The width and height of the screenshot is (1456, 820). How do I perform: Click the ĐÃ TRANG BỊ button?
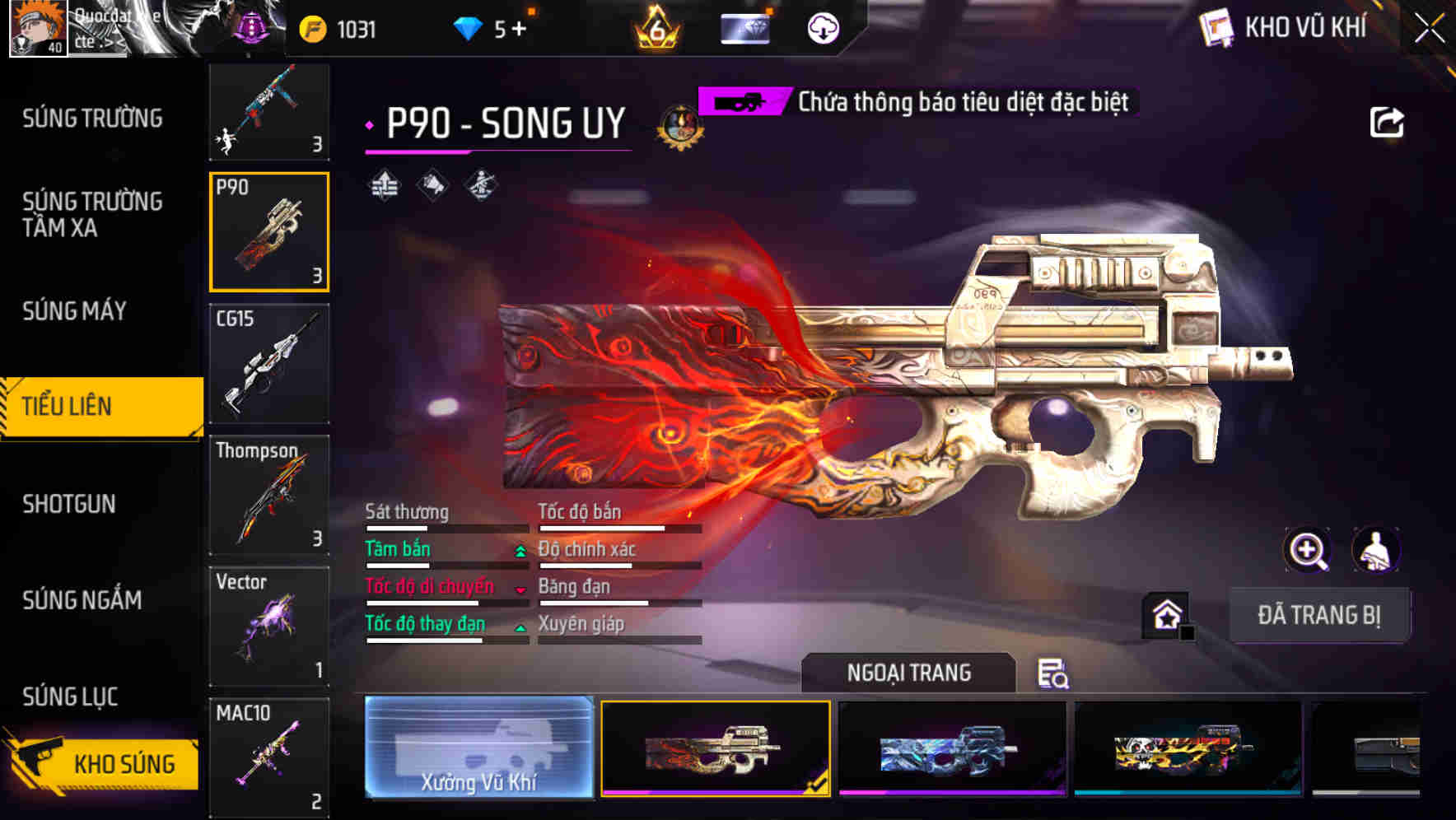point(1320,614)
